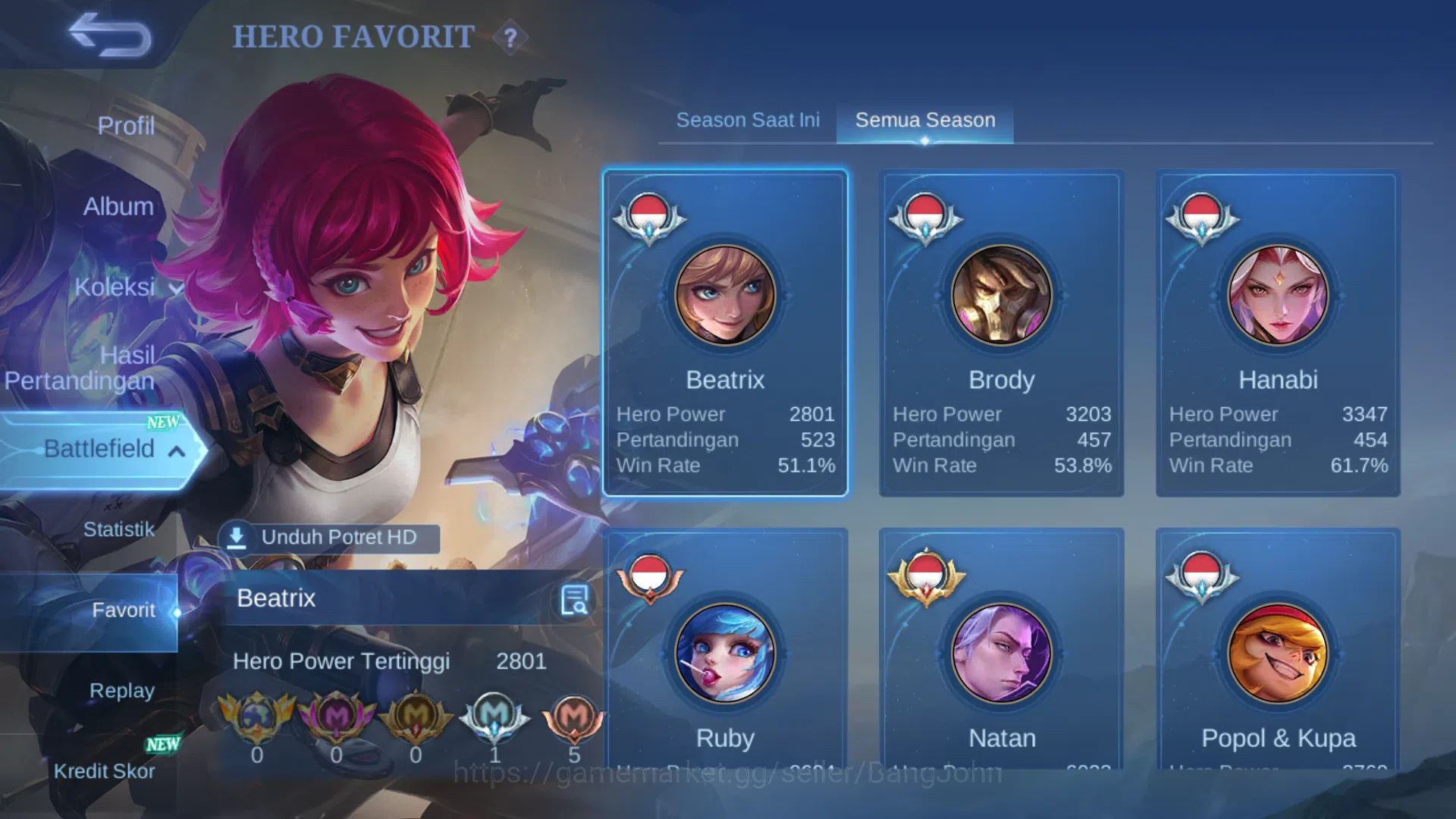This screenshot has width=1456, height=819.
Task: Open the Kredit Skor page
Action: [x=105, y=771]
